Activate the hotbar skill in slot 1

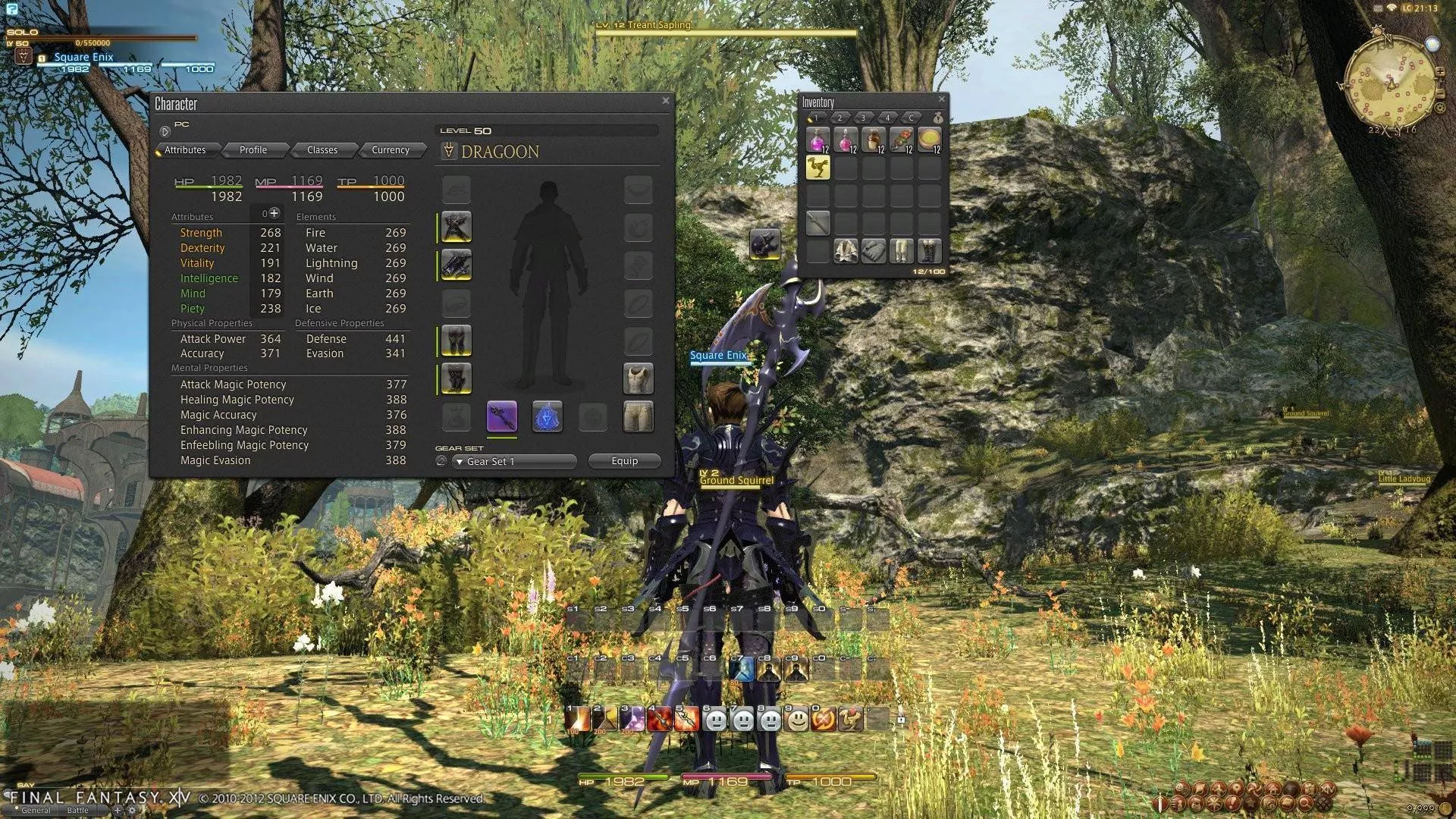[577, 719]
